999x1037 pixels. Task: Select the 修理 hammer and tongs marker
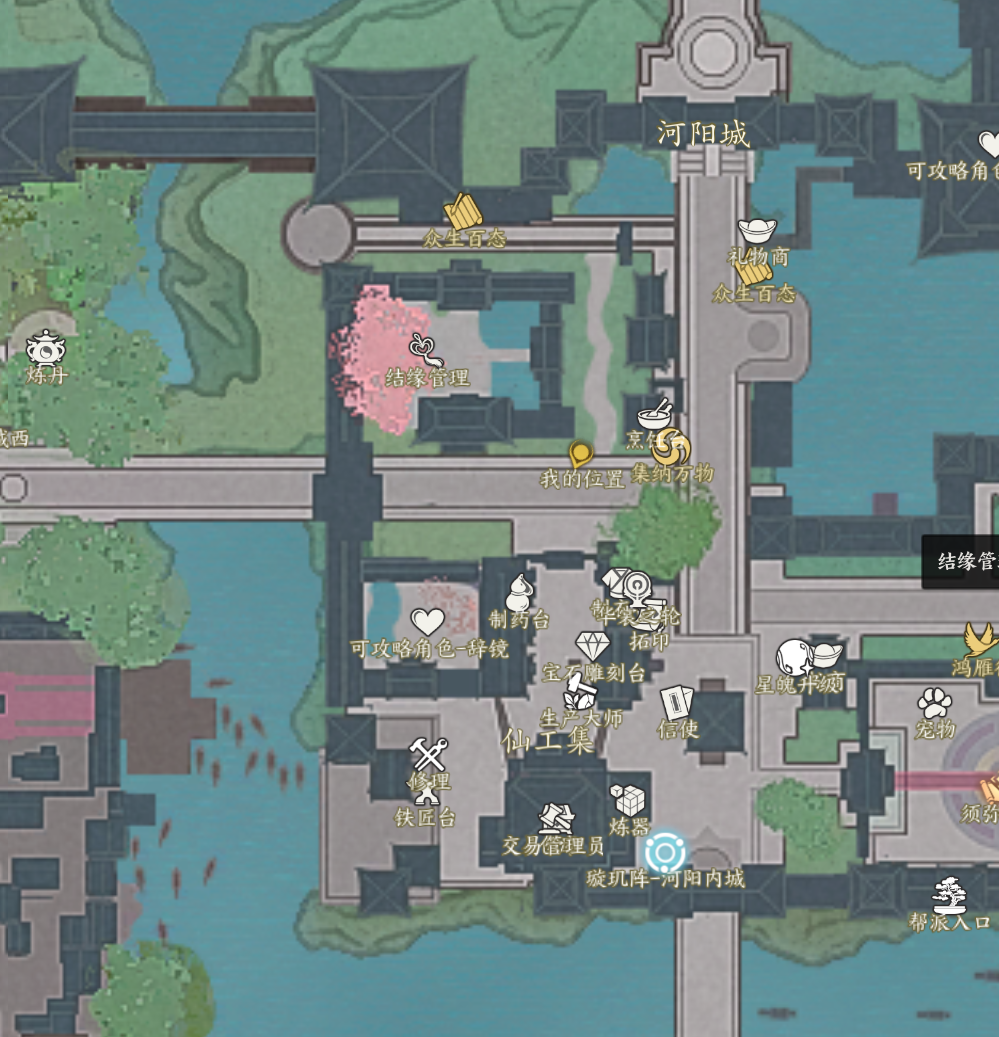(428, 754)
